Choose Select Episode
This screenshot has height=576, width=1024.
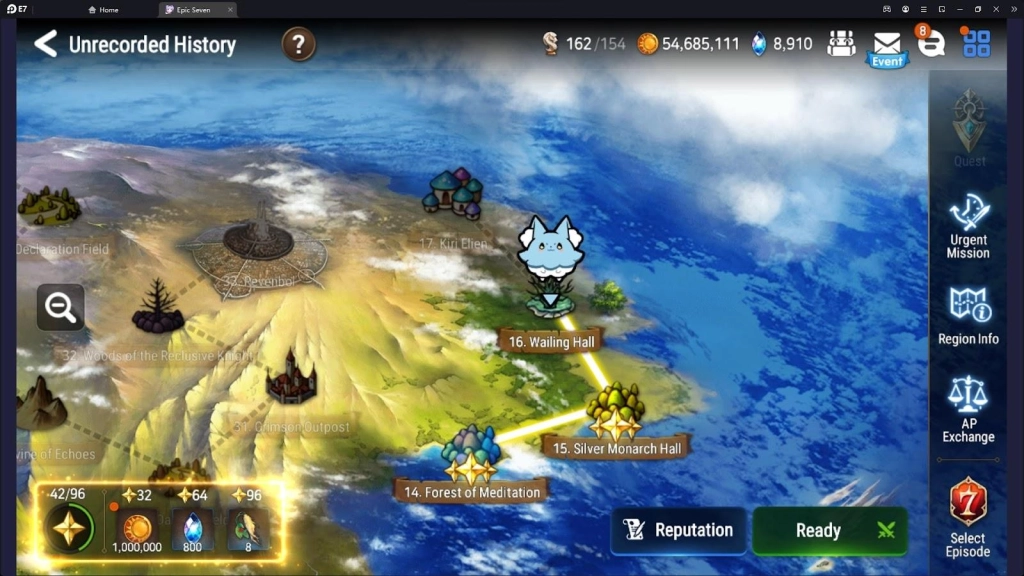(x=968, y=517)
